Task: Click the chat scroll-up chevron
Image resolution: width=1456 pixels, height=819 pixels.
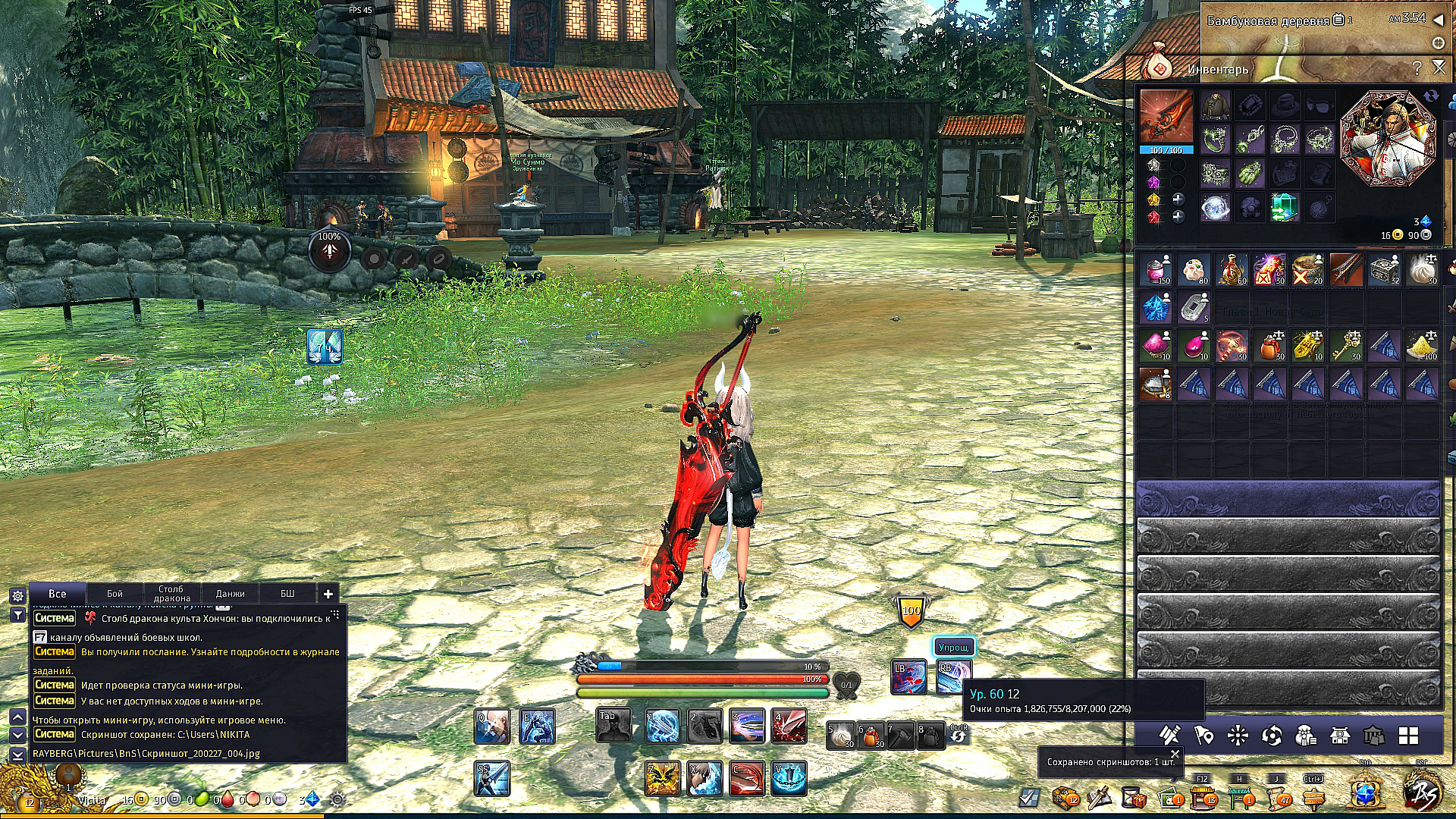Action: 17,718
